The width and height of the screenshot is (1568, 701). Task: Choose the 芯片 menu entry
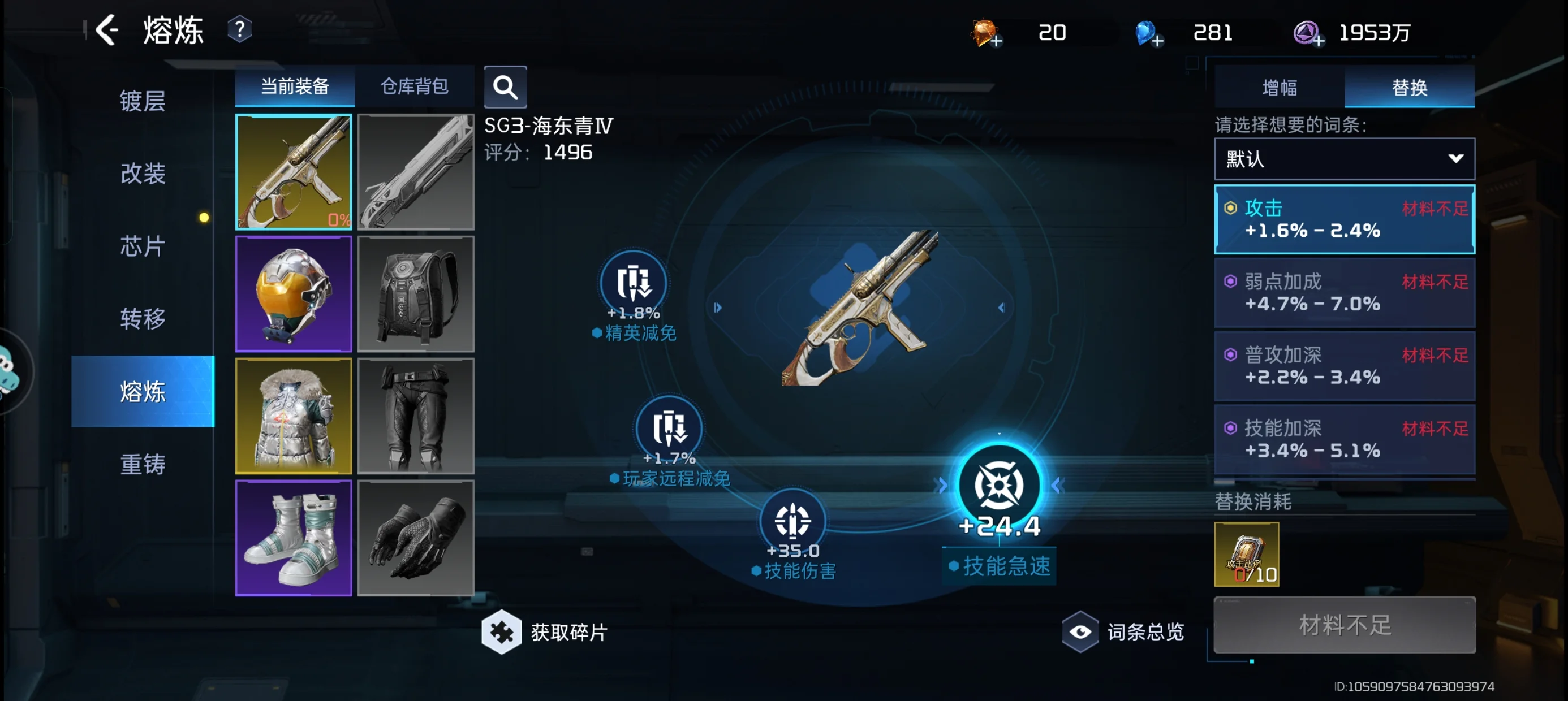pyautogui.click(x=143, y=246)
